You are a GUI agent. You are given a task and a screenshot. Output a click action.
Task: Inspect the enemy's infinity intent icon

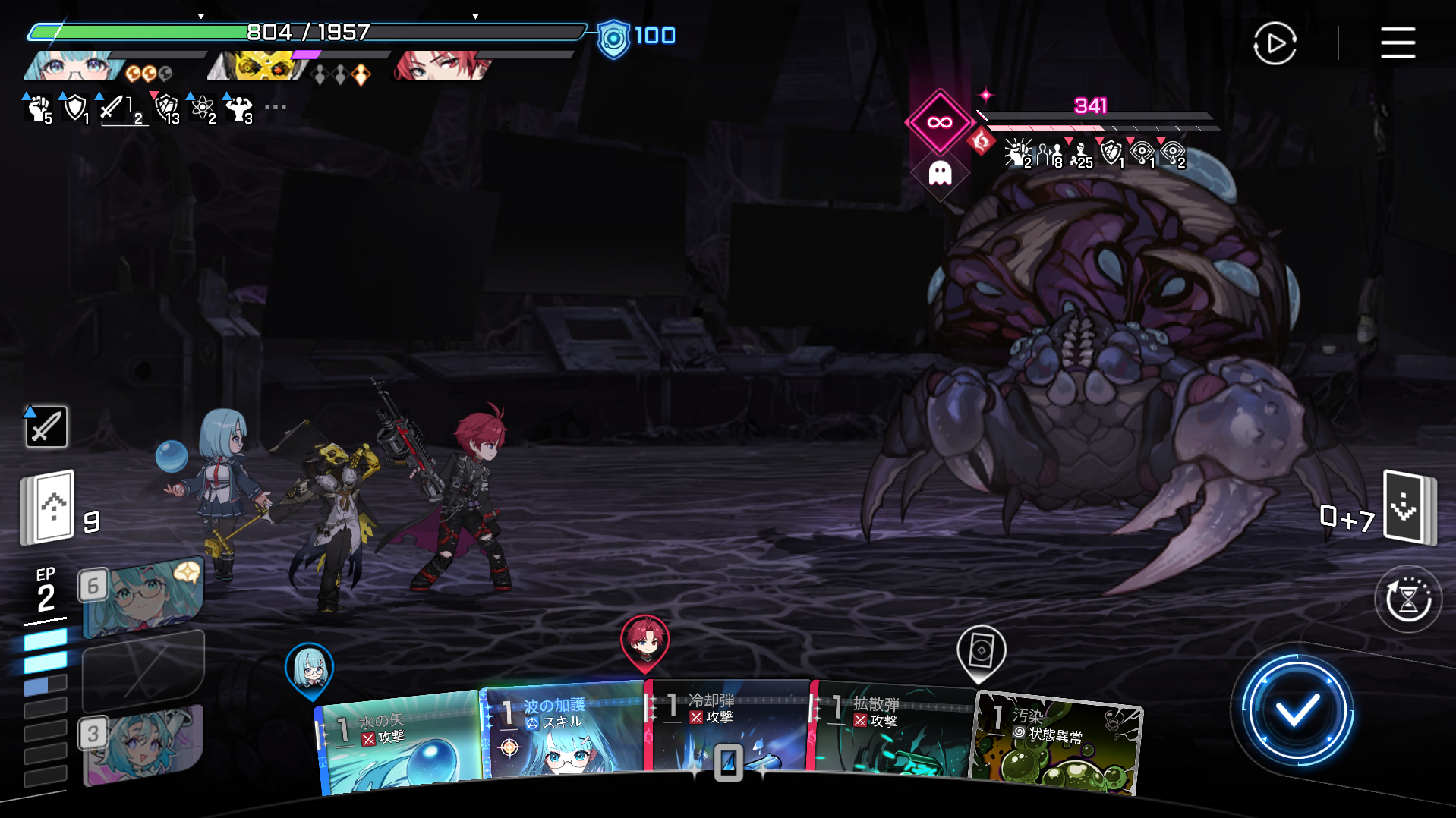coord(940,122)
